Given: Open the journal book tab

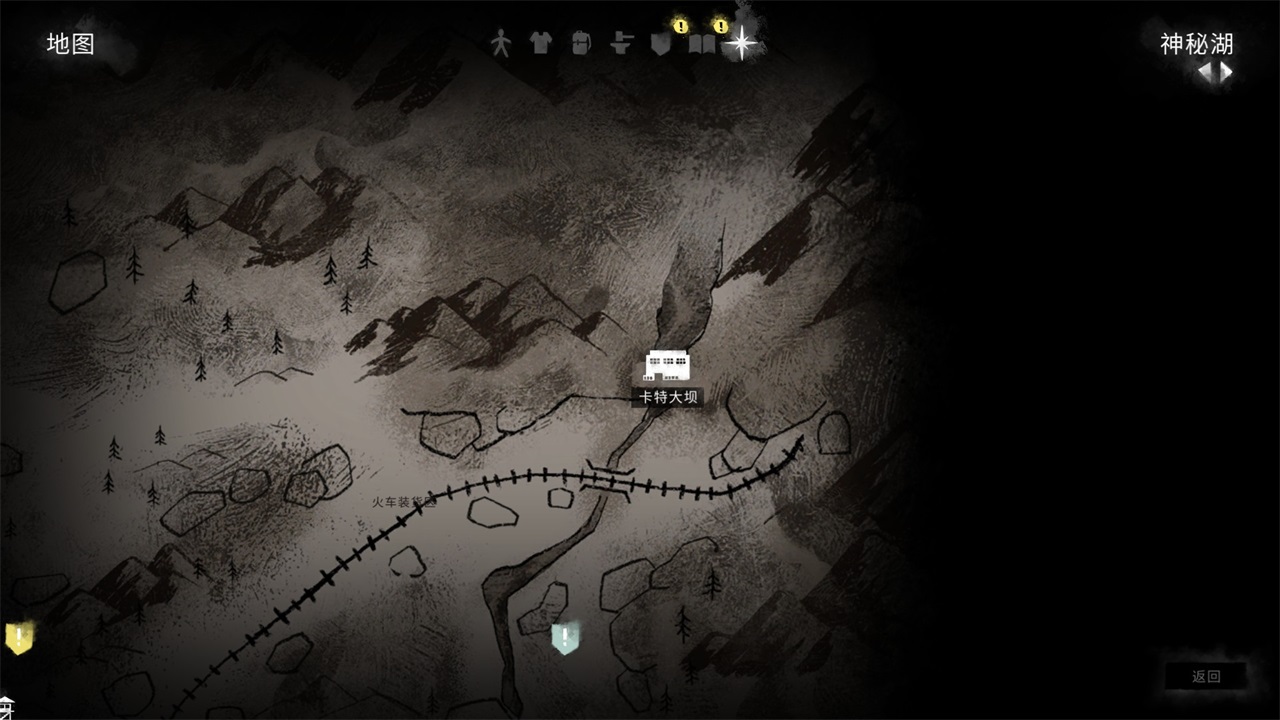Looking at the screenshot, I should (702, 44).
